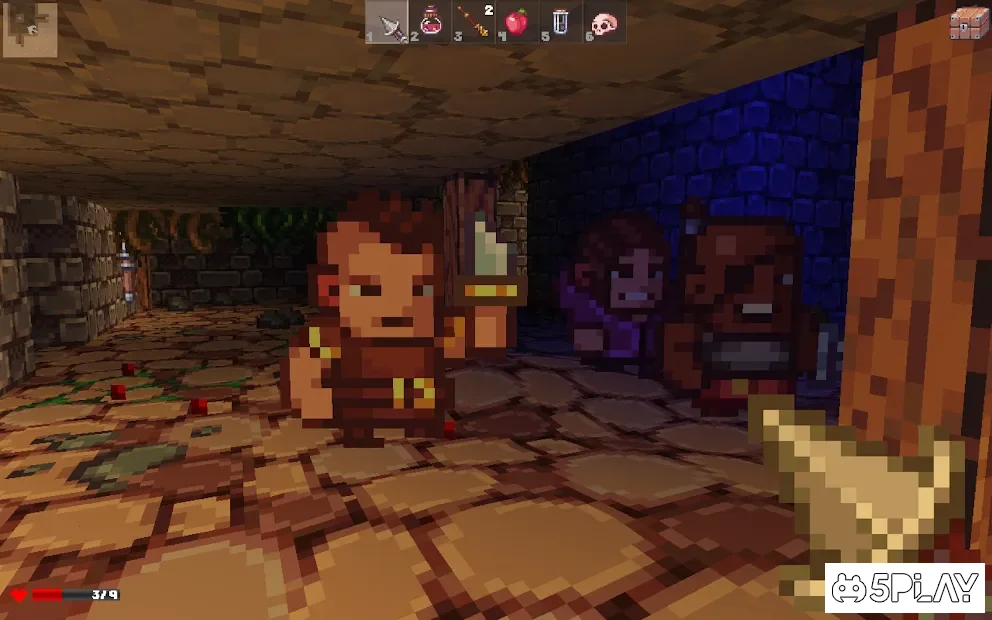Select the dagger in hotbar slot 1
The width and height of the screenshot is (992, 620).
388,22
